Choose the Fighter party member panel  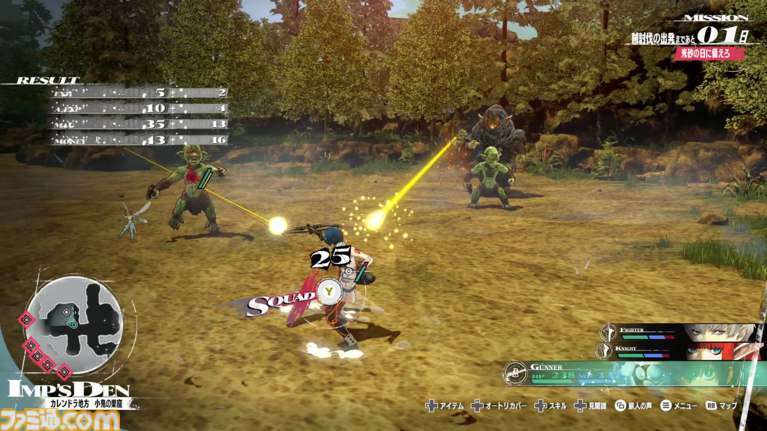coord(680,333)
